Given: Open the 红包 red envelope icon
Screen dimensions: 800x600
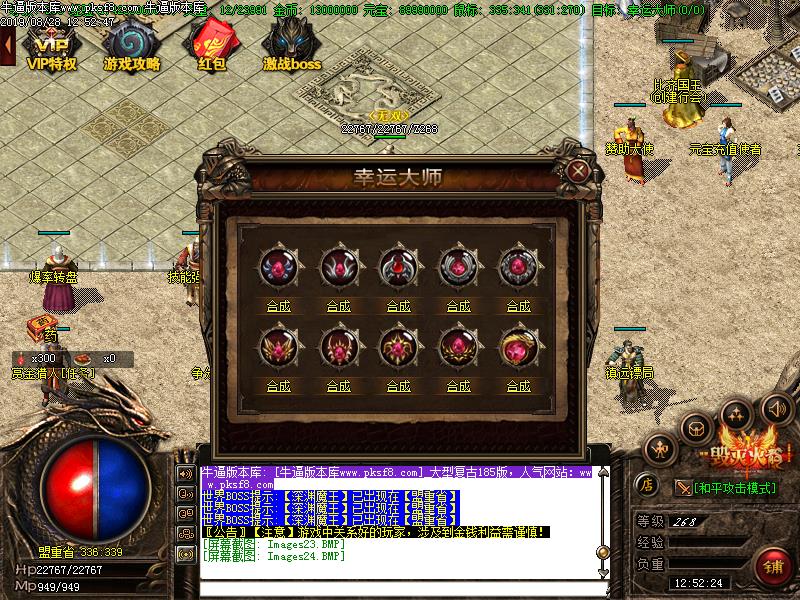Looking at the screenshot, I should click(x=211, y=46).
